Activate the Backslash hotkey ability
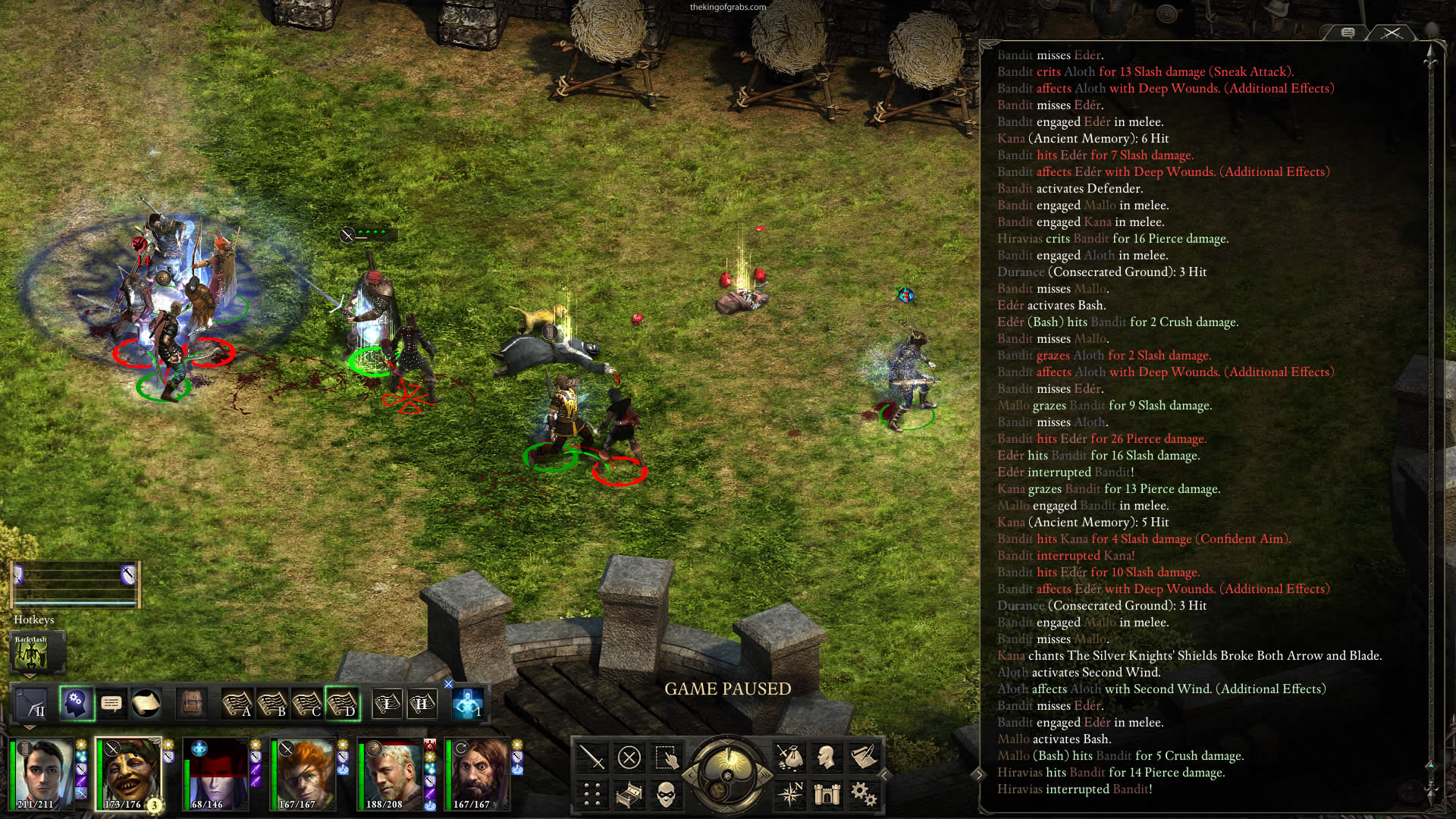 (x=31, y=652)
